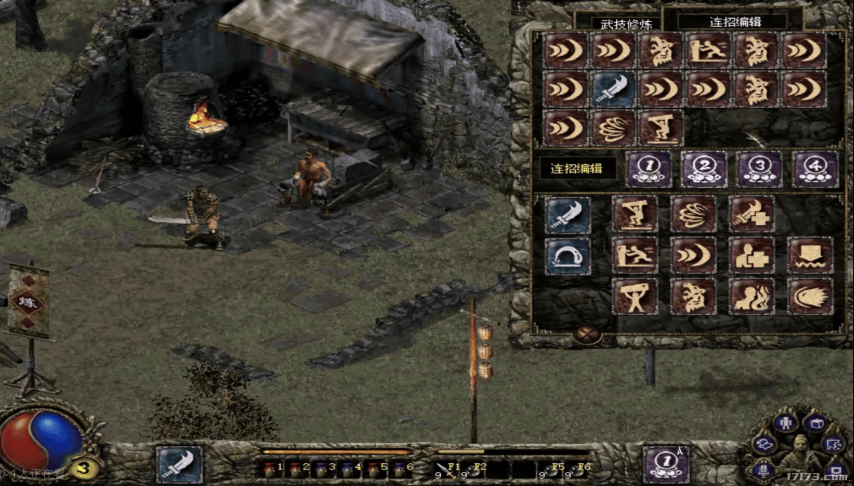Select combo slot number 2
The image size is (854, 486).
(704, 168)
